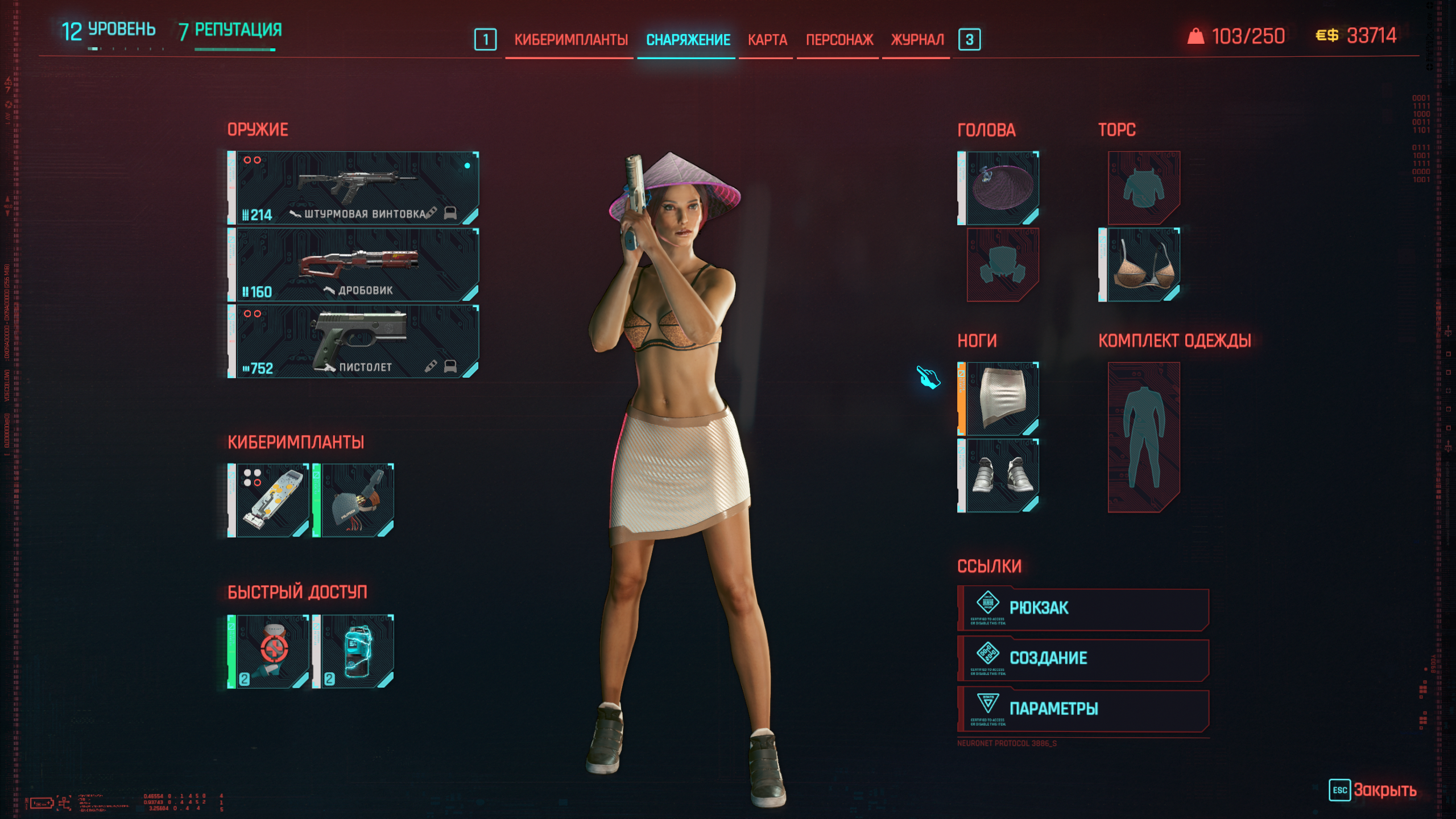
Task: Open the Создание crafting link
Action: (x=1083, y=659)
